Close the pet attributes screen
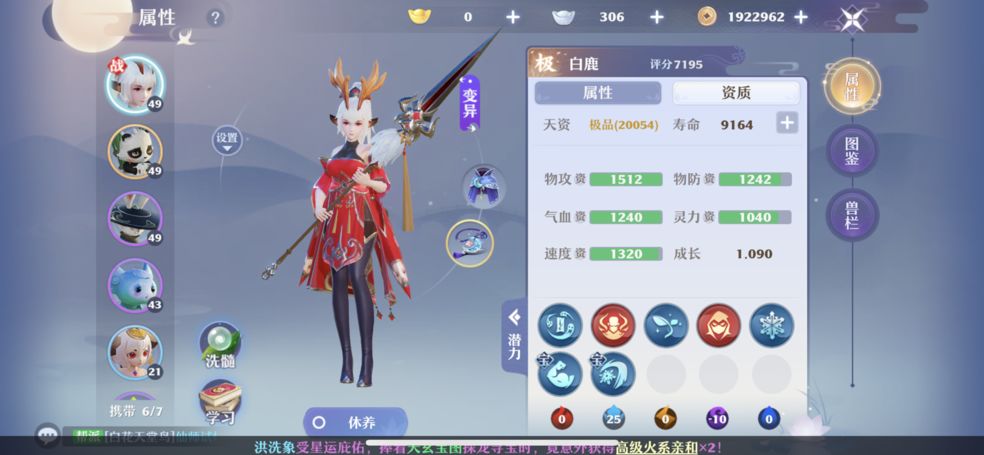 [852, 18]
